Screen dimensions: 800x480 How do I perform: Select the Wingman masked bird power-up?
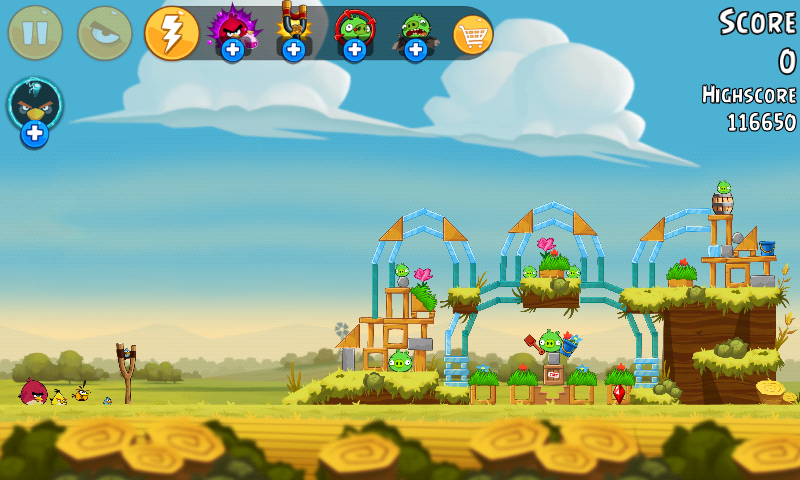click(35, 110)
